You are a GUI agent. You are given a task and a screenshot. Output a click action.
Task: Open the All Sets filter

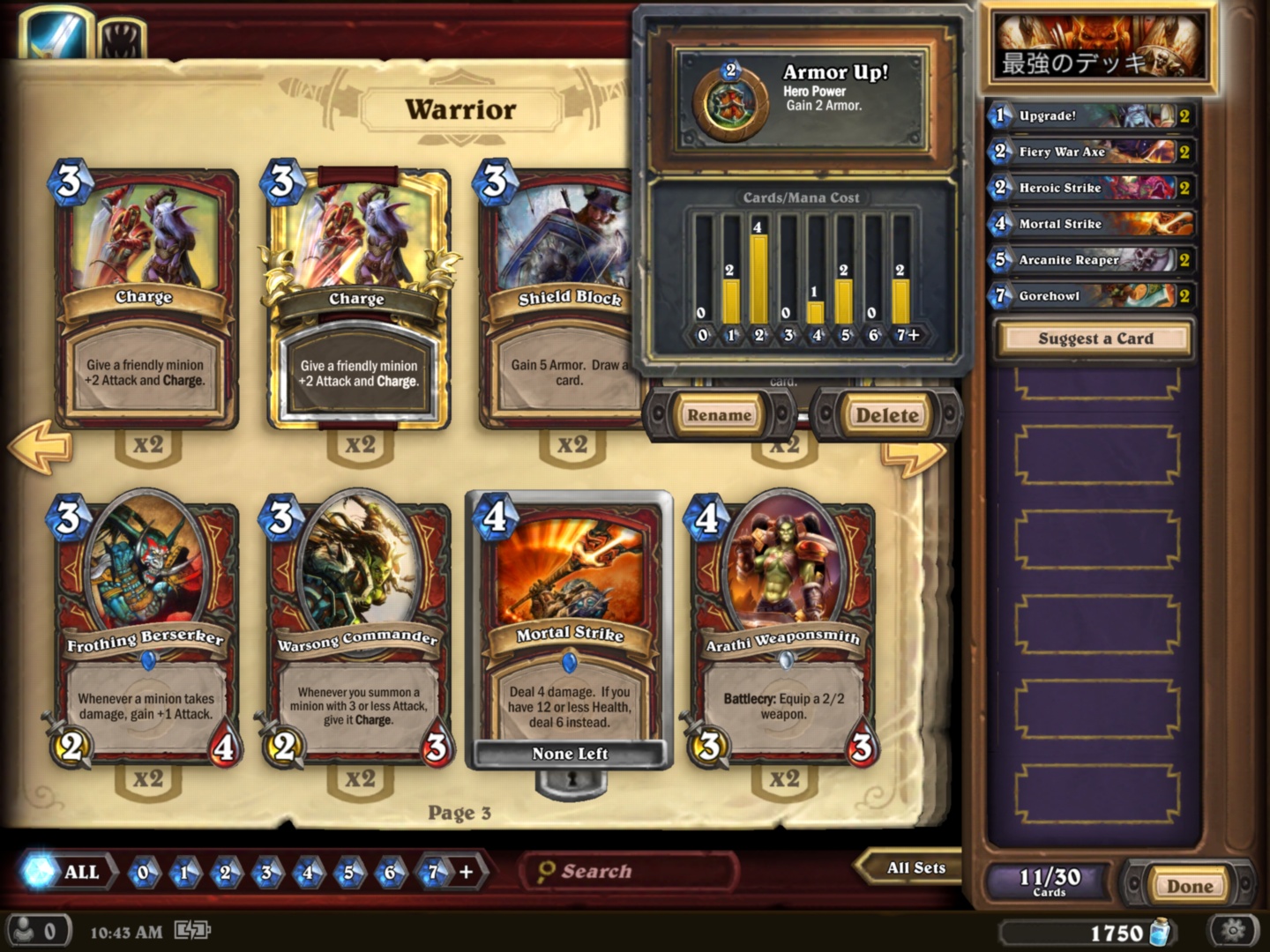click(x=913, y=868)
